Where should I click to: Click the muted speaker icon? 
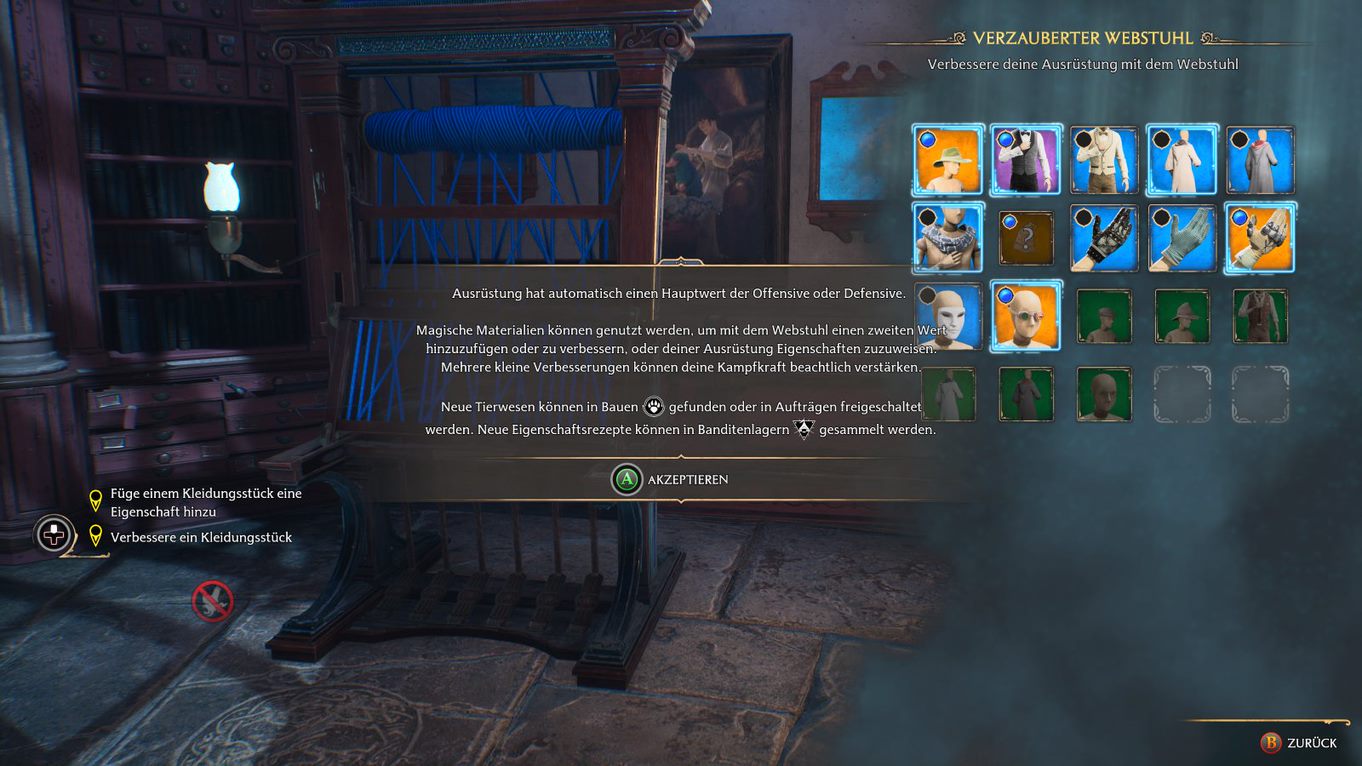click(x=211, y=601)
